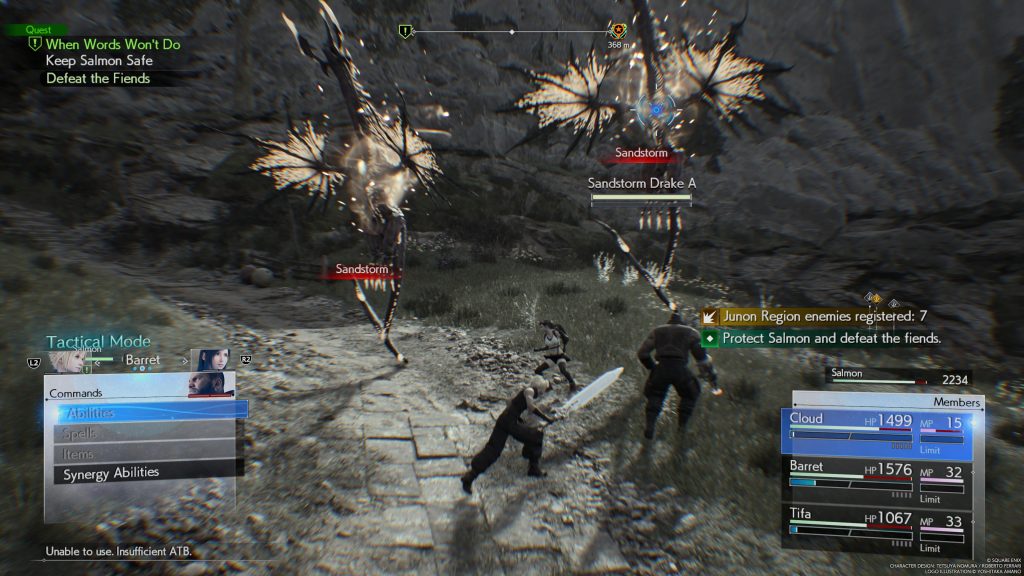
Task: Select Barret in the Members panel
Action: tap(878, 475)
